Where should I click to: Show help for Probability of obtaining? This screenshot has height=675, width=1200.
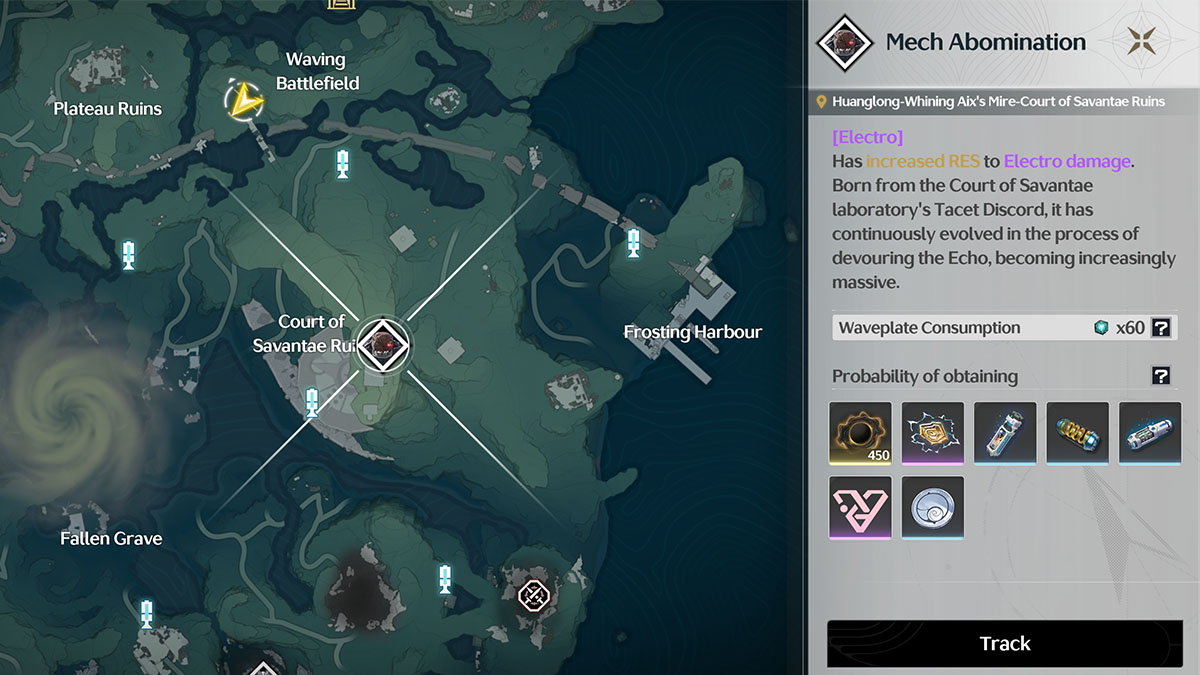(1160, 376)
